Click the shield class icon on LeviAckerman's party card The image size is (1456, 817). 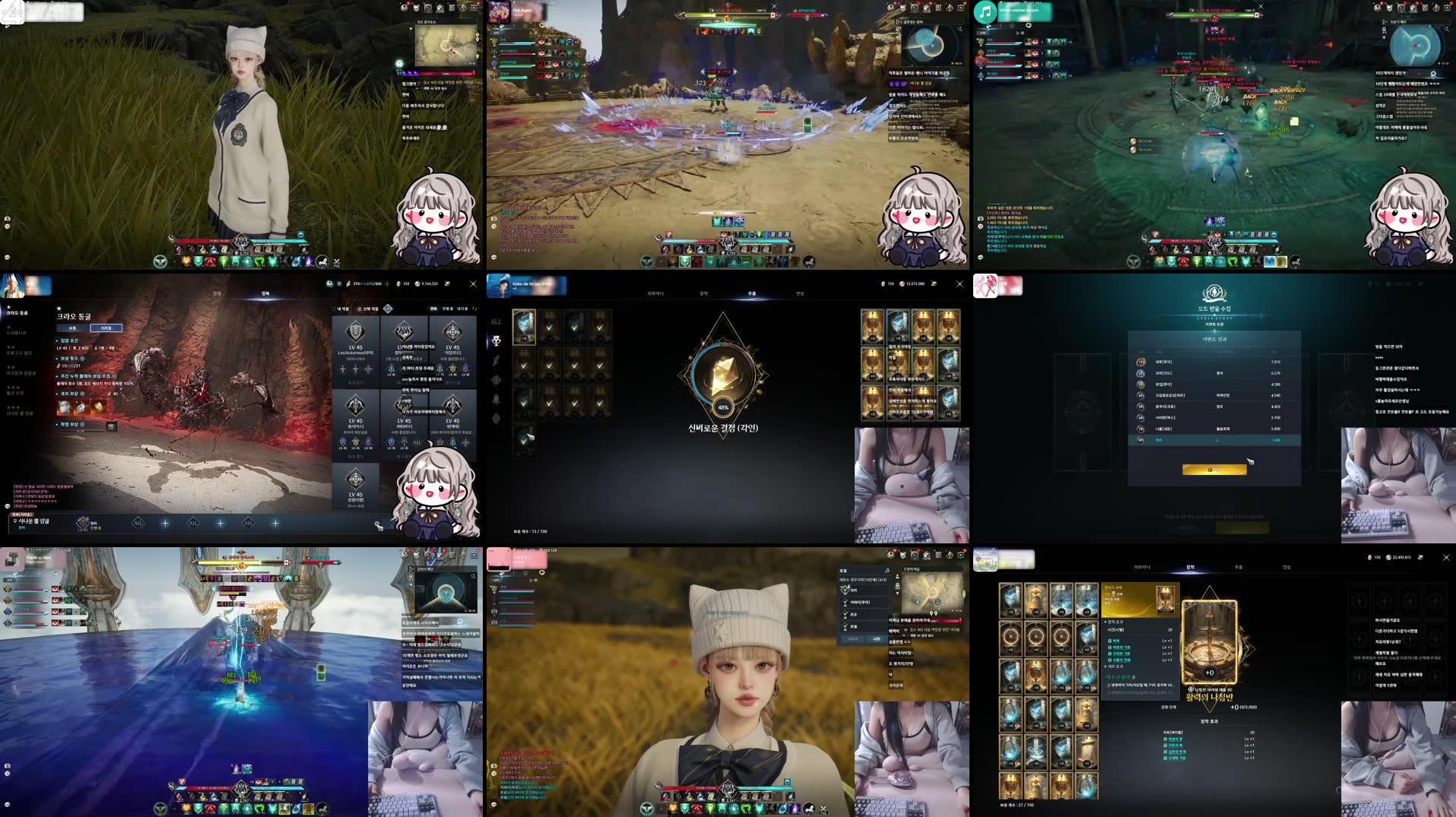[x=355, y=332]
